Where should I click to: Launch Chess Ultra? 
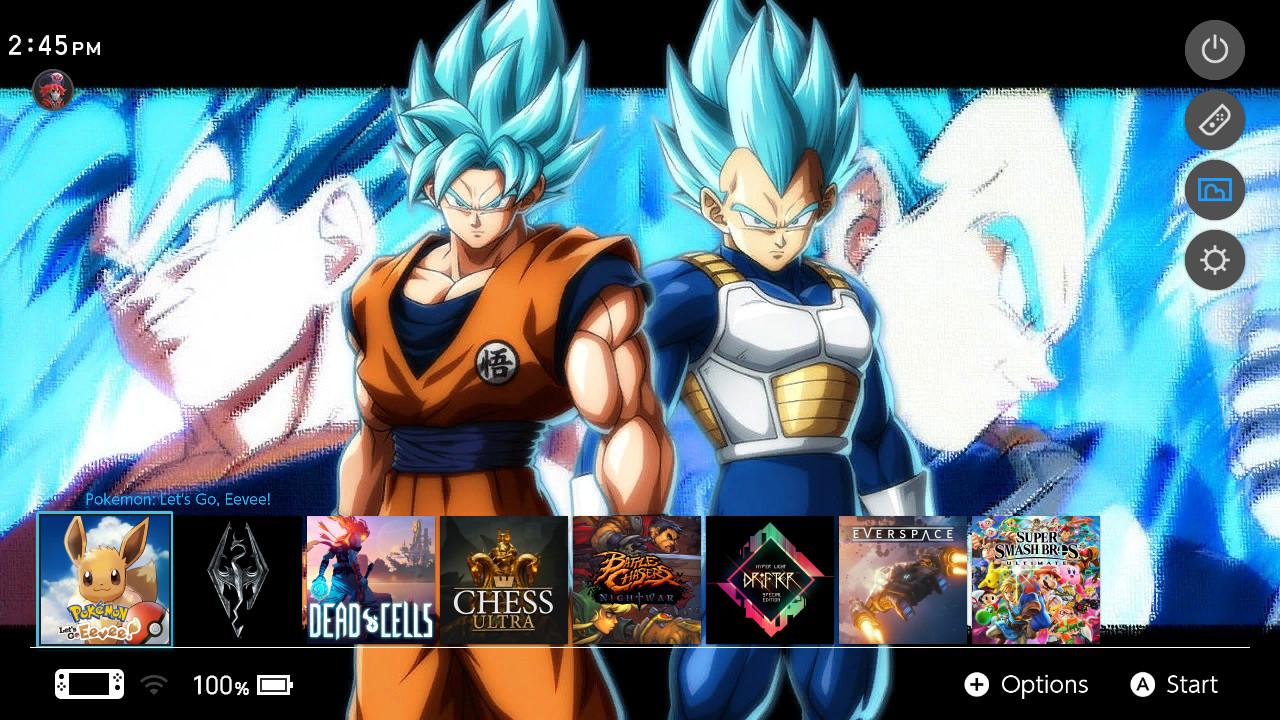click(x=504, y=580)
